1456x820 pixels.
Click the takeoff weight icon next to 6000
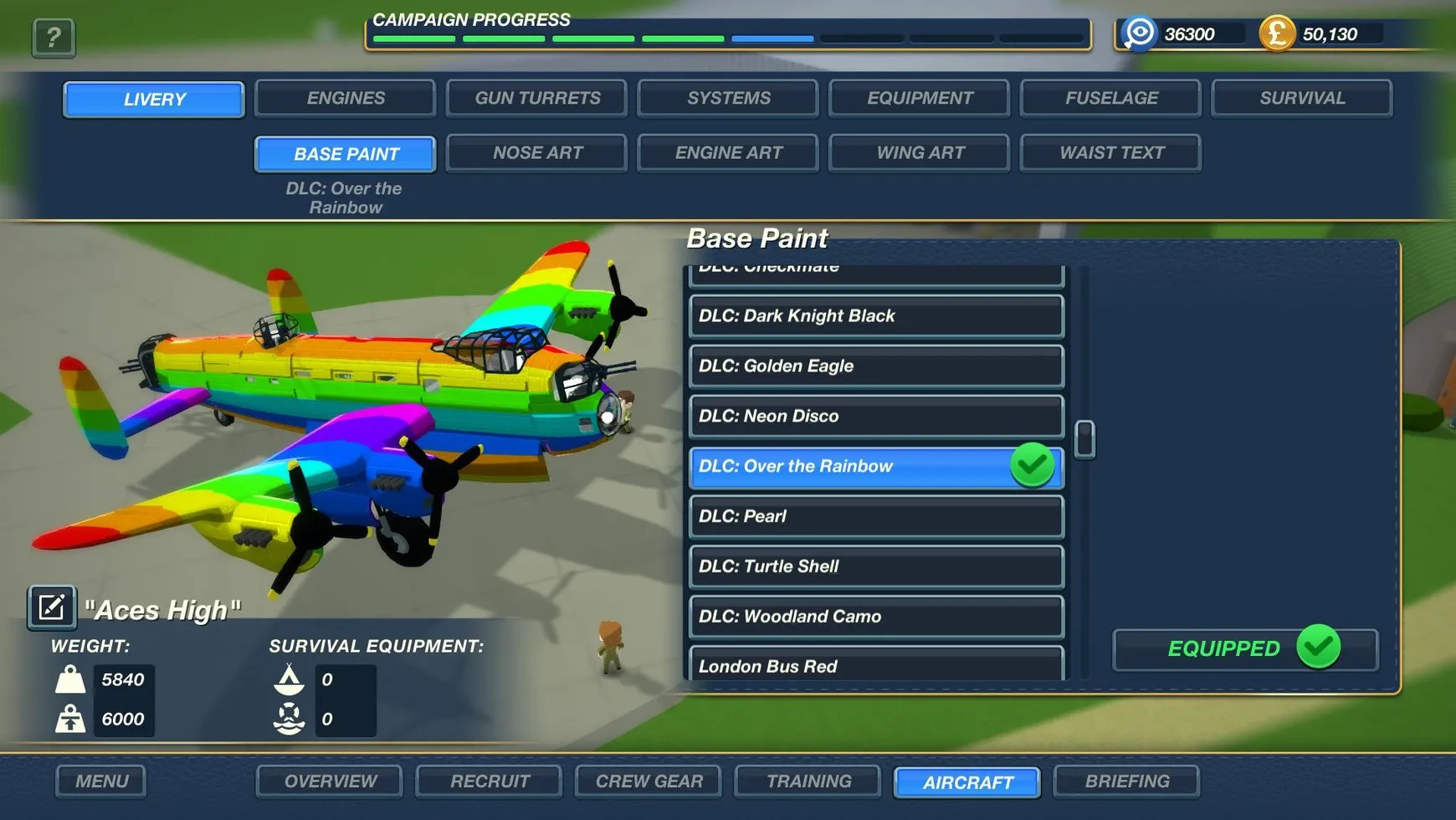click(x=71, y=718)
